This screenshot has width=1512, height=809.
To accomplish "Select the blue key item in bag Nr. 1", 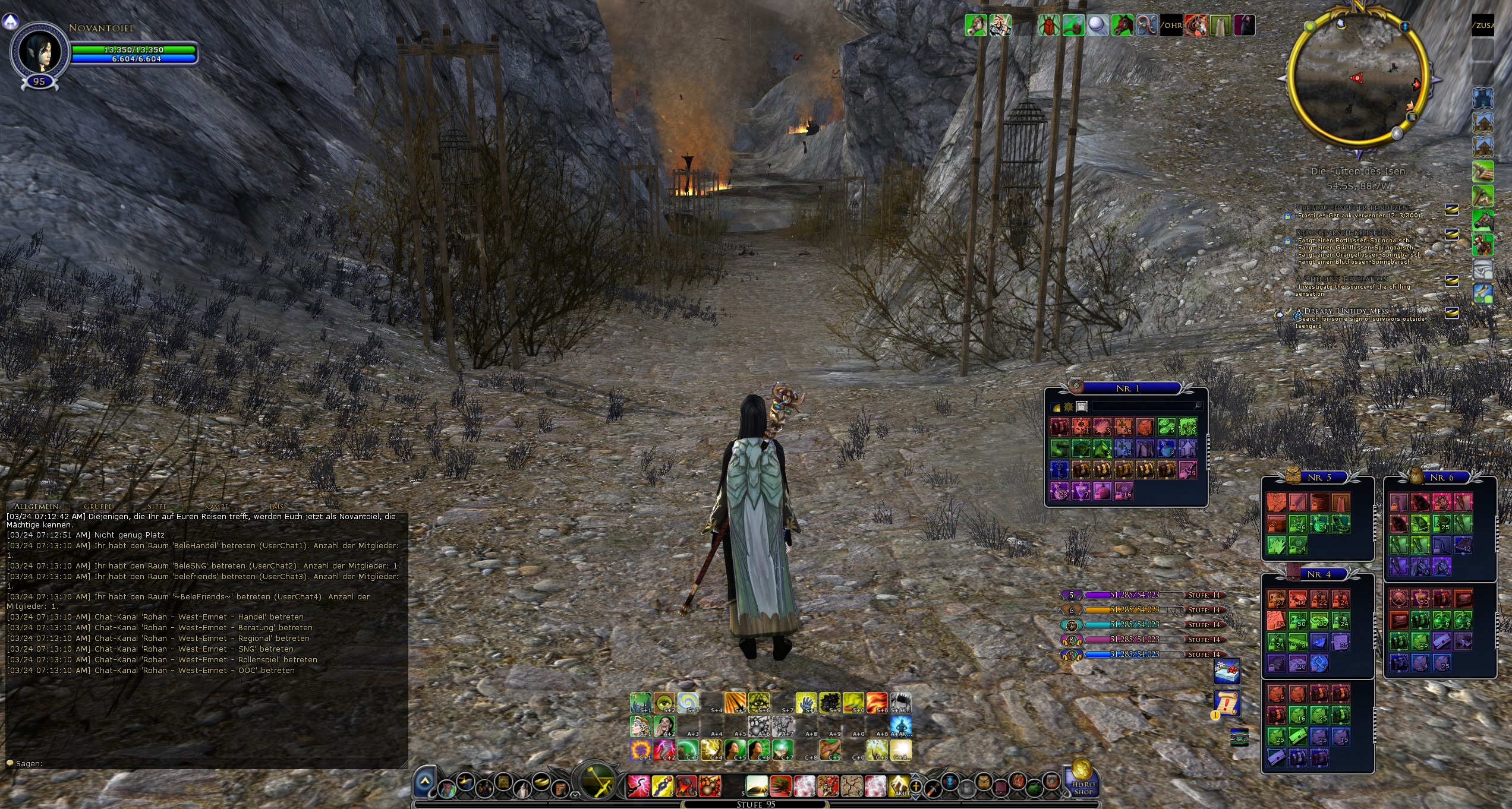I will point(1060,470).
